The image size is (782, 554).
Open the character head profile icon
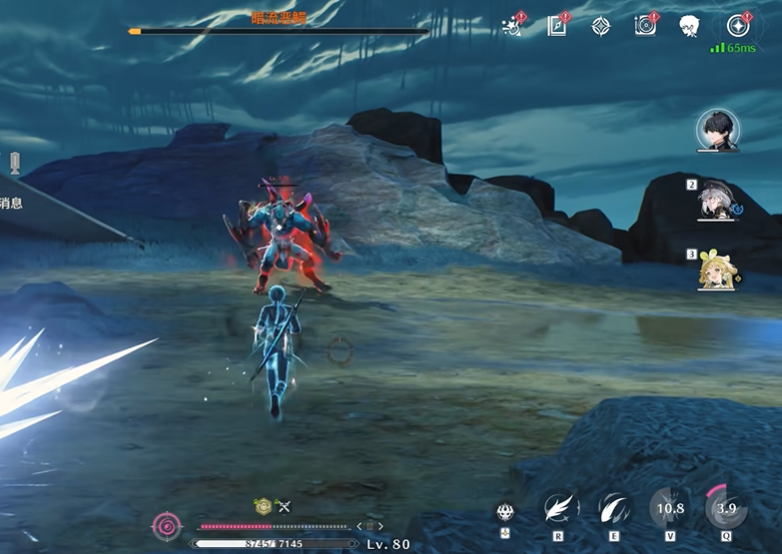[x=688, y=27]
